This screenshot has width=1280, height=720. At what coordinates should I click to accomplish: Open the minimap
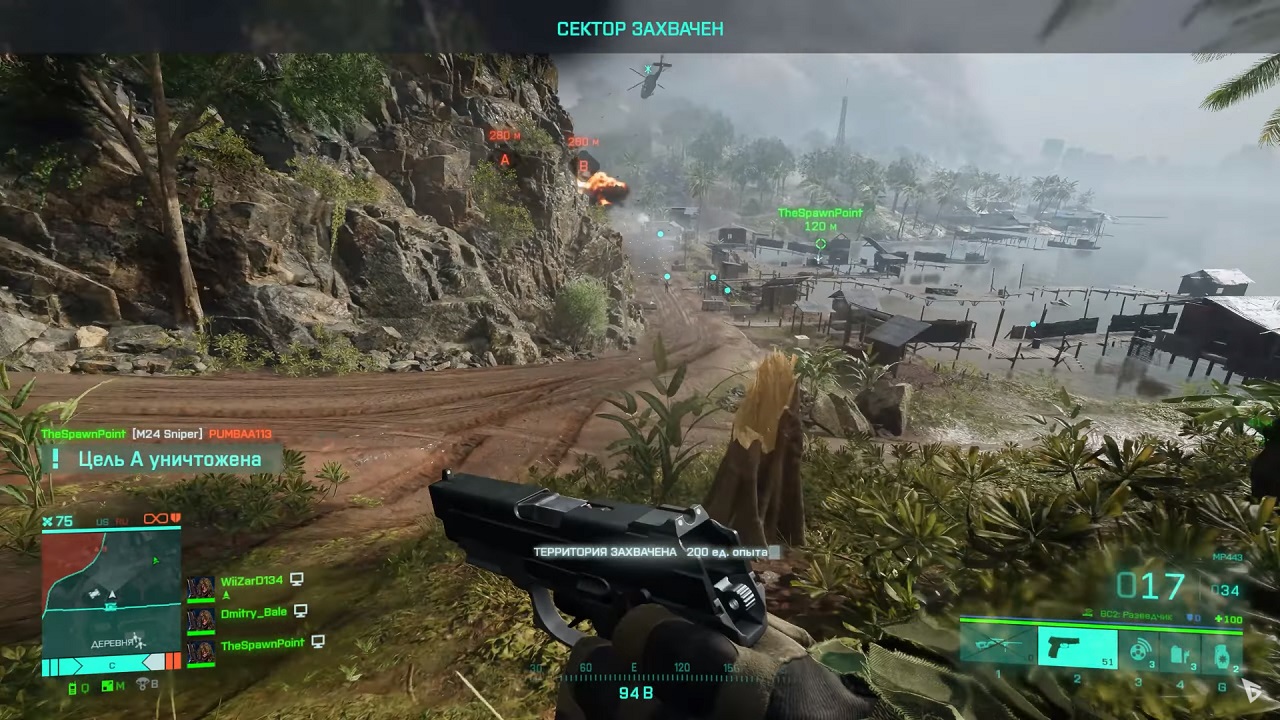[111, 588]
